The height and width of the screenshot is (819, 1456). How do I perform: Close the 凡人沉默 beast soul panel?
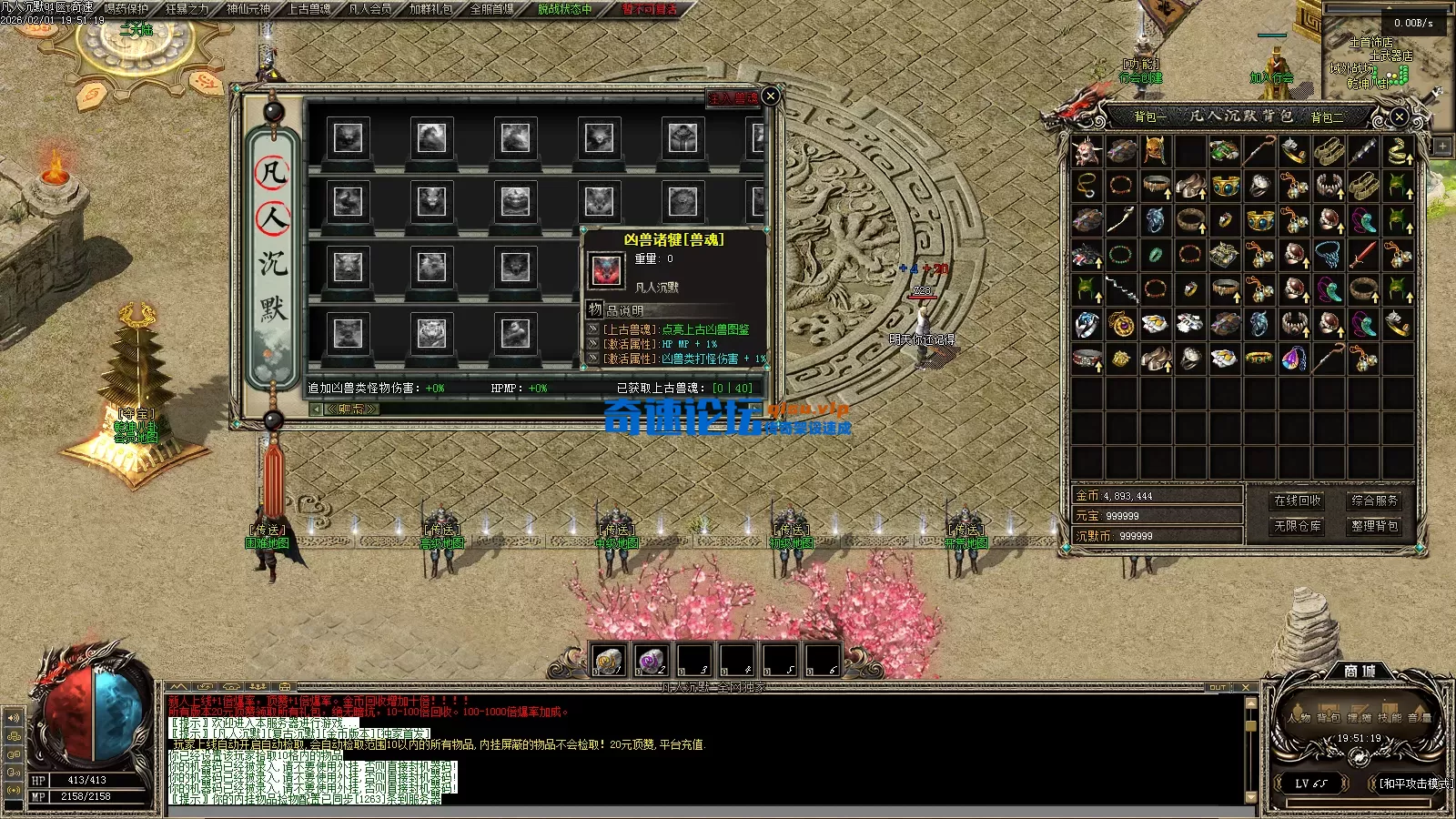pyautogui.click(x=770, y=96)
